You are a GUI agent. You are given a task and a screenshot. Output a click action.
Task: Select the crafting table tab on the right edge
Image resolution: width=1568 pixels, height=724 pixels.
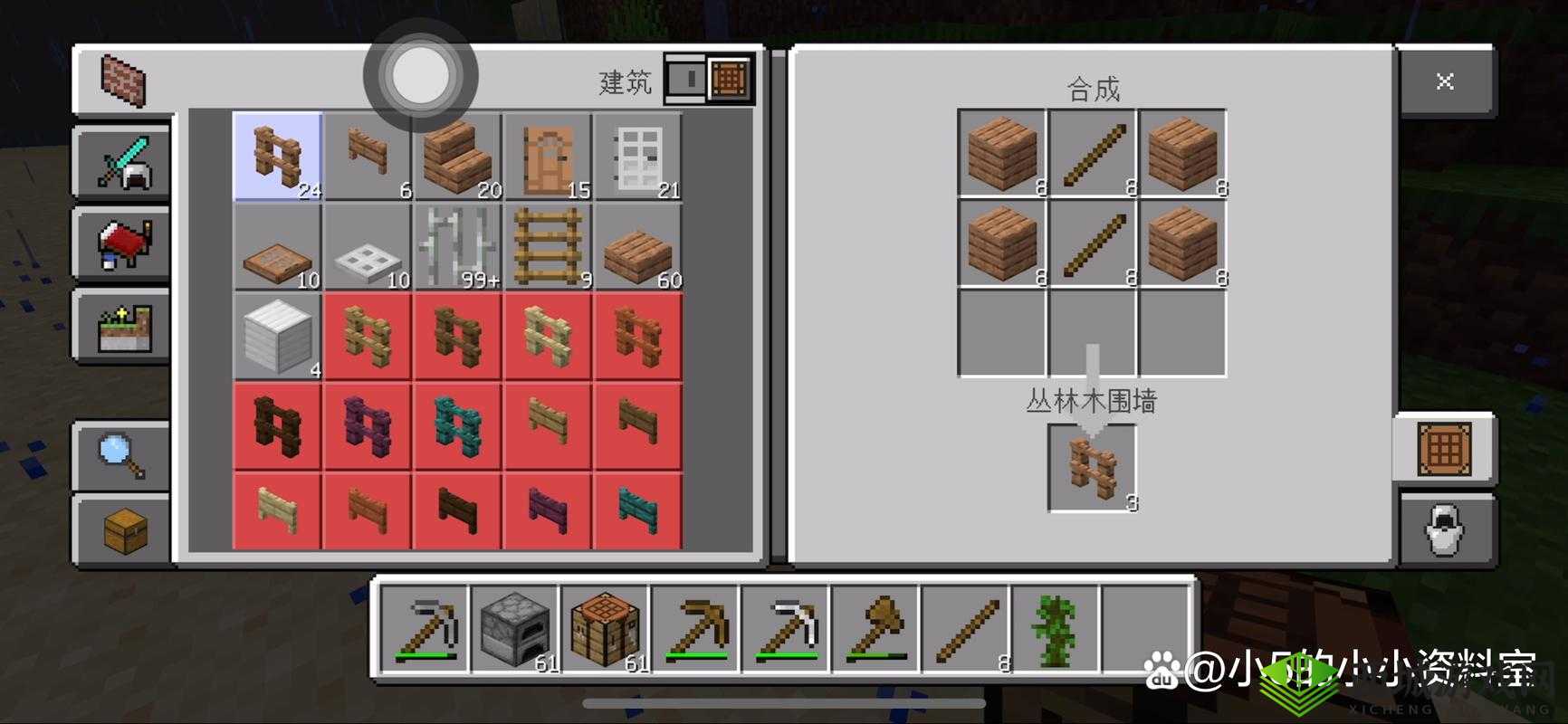pos(1447,448)
